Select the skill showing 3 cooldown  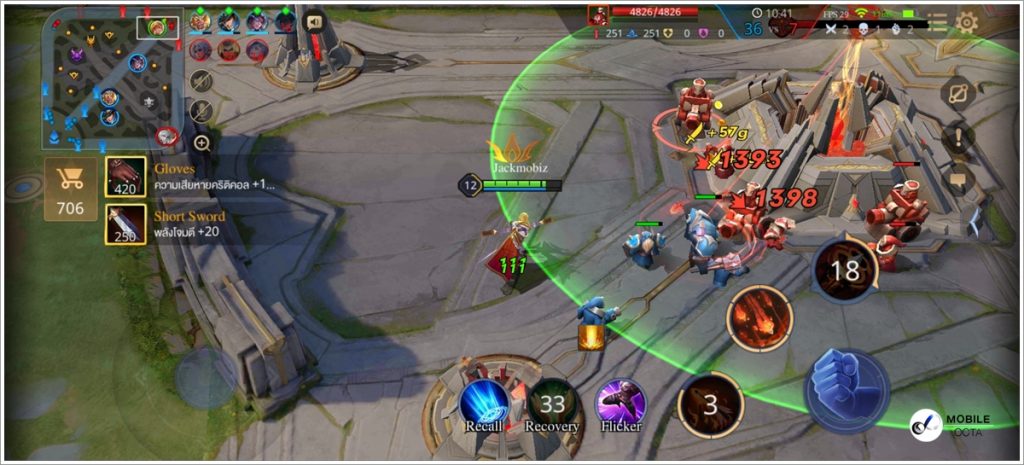[711, 405]
